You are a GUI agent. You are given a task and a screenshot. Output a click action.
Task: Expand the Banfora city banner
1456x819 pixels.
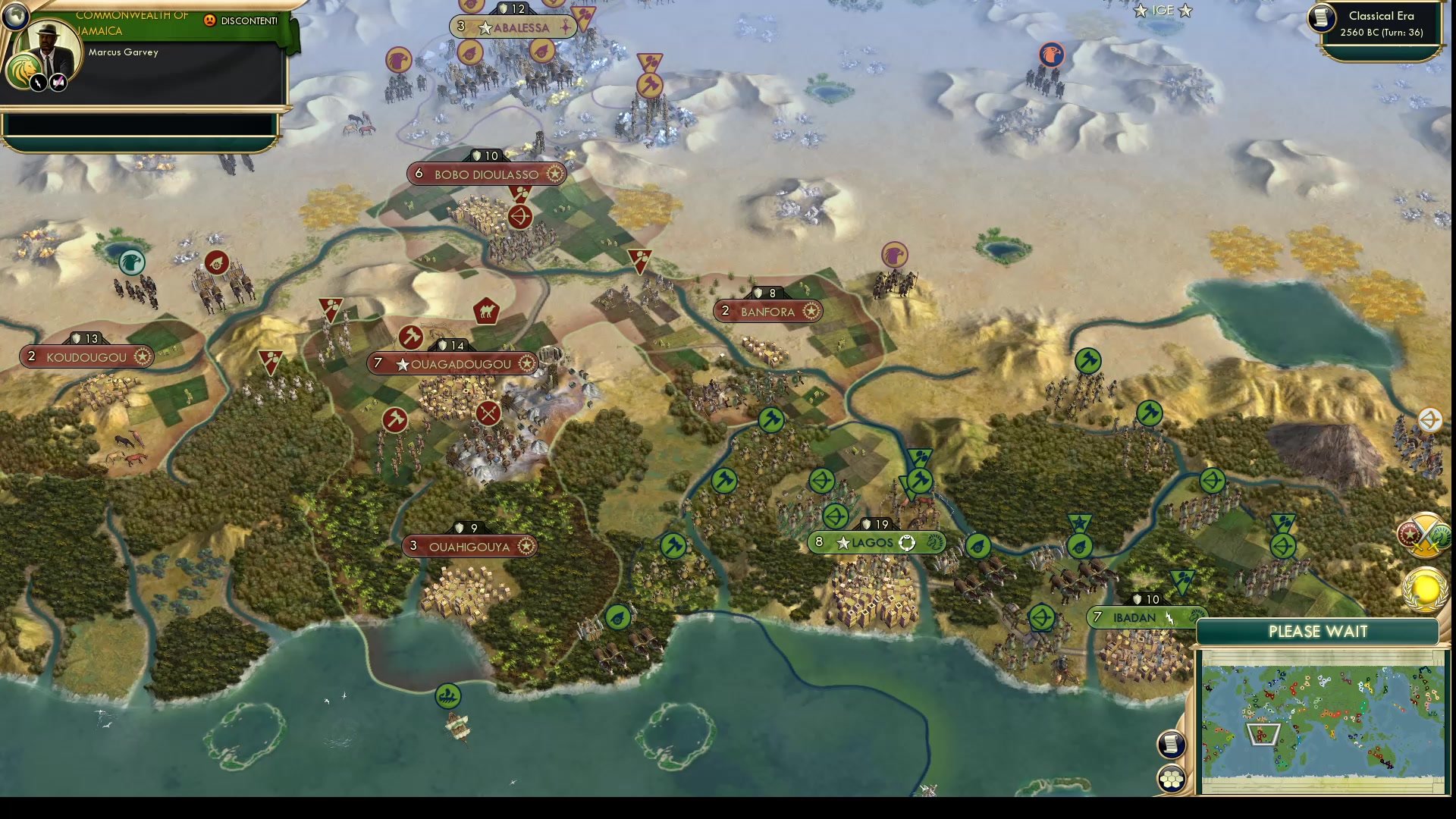pos(811,311)
